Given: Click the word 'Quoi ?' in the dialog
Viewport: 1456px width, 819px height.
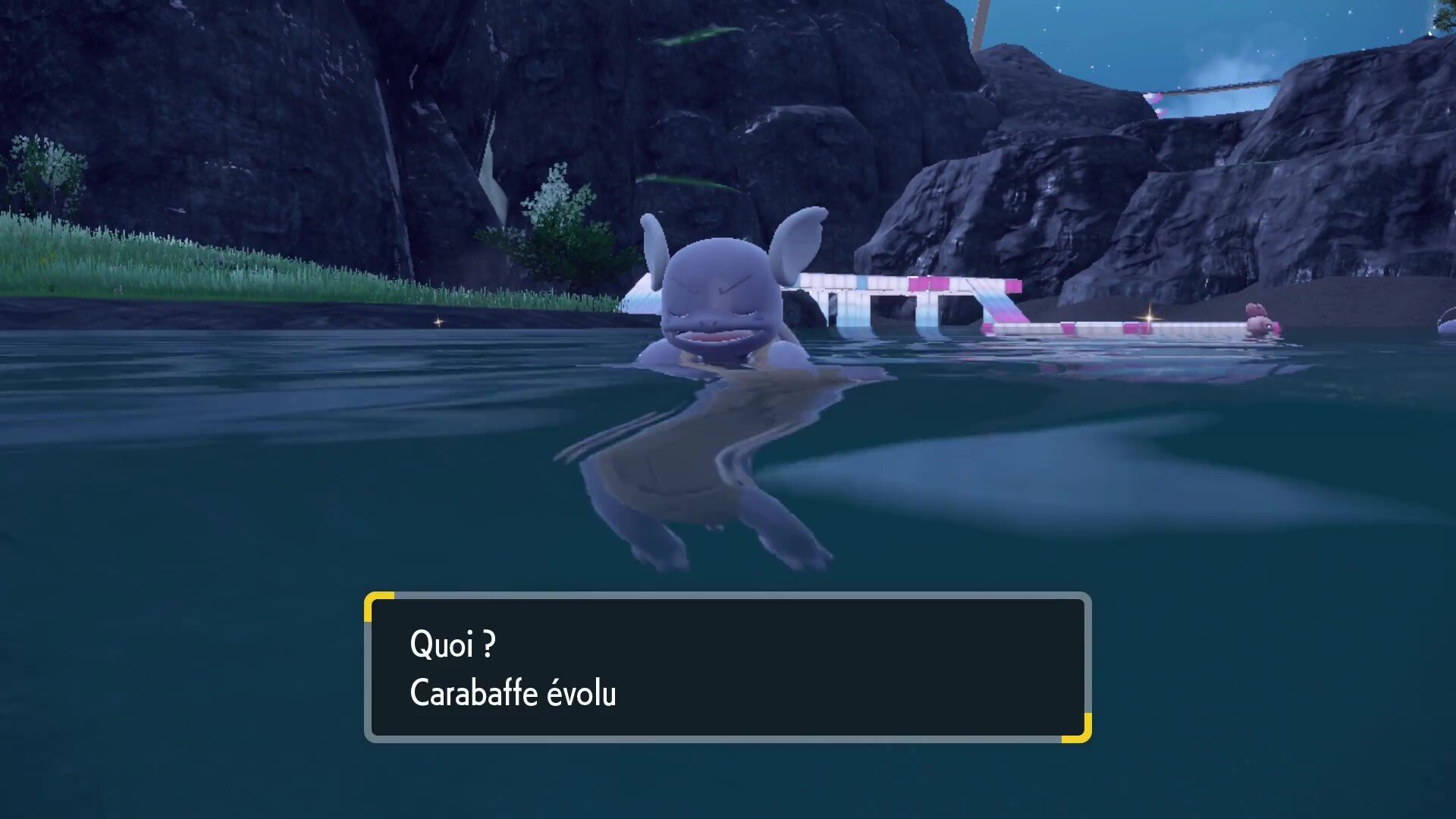Looking at the screenshot, I should (452, 646).
